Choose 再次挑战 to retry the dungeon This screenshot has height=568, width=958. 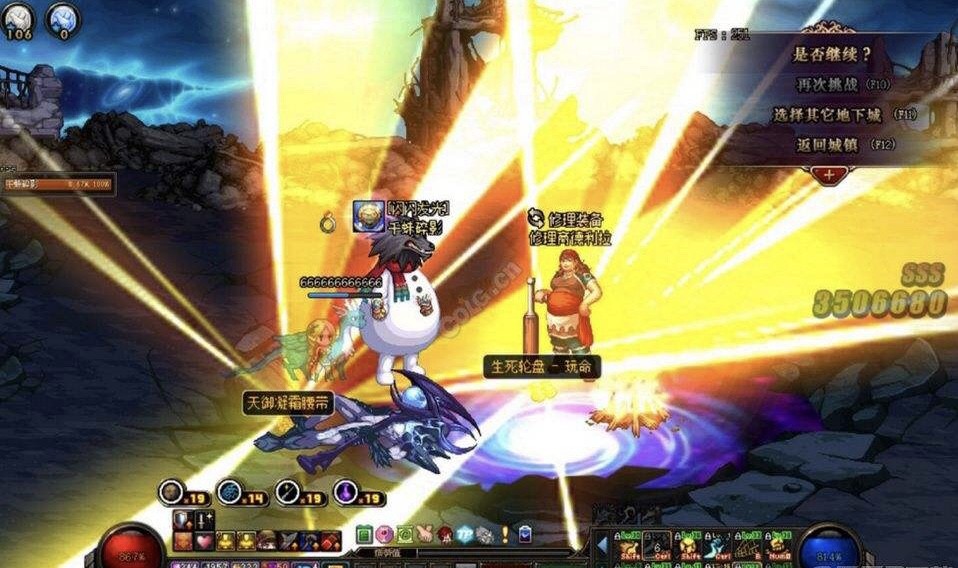pyautogui.click(x=831, y=85)
